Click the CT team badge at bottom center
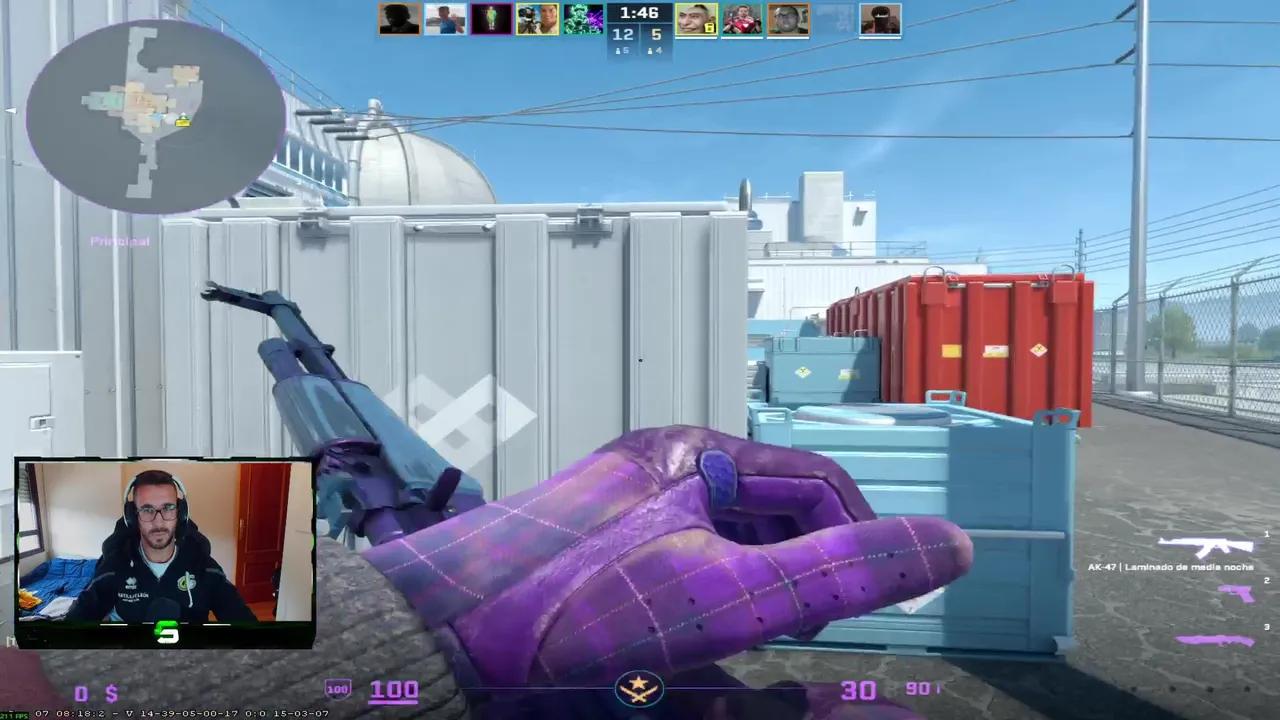Image resolution: width=1280 pixels, height=720 pixels. coord(638,688)
